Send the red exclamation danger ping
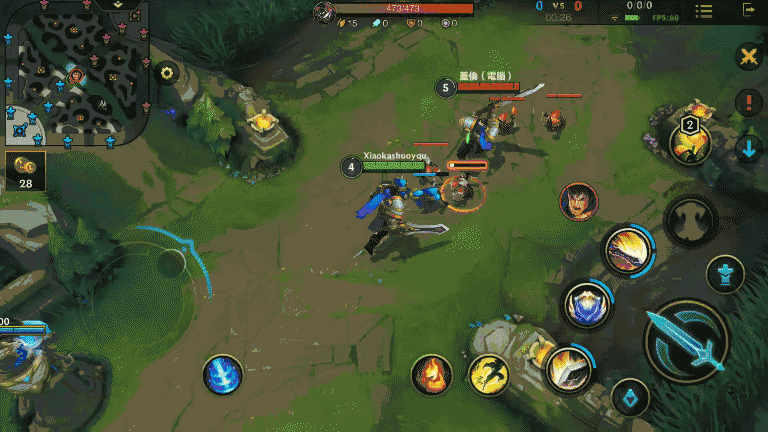Image resolution: width=768 pixels, height=432 pixels. point(748,102)
